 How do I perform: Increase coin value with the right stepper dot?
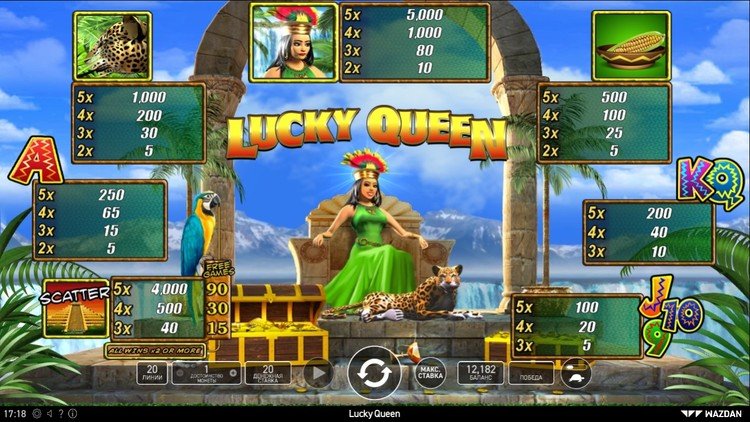[233, 373]
